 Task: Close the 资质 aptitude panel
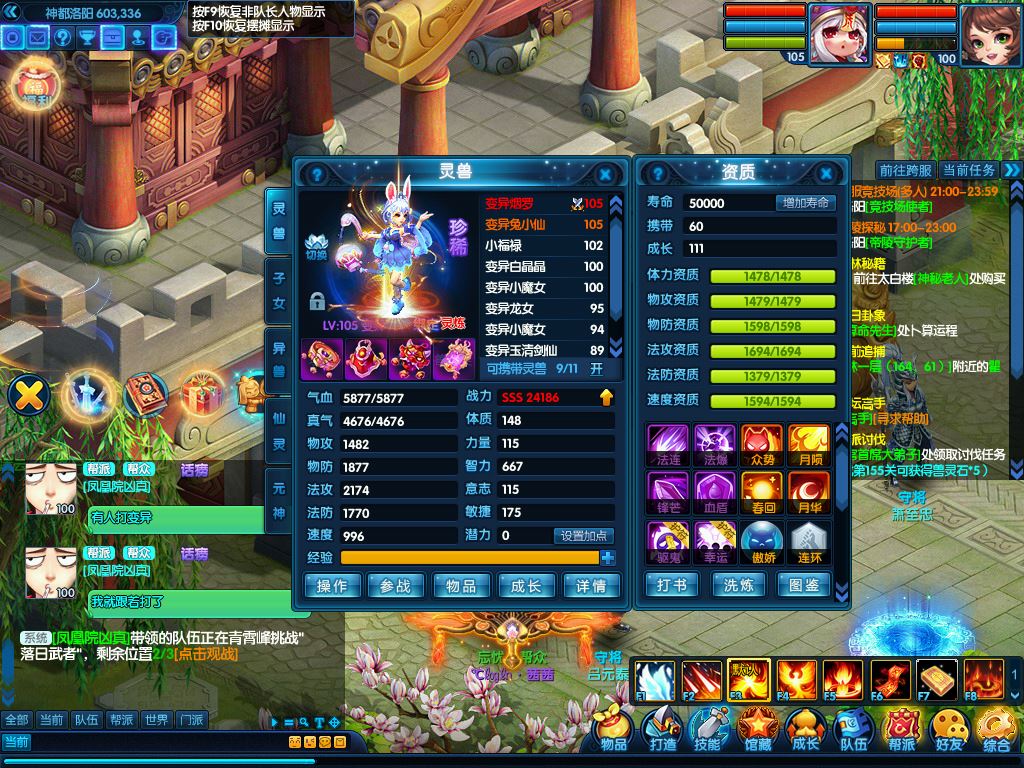tap(826, 173)
